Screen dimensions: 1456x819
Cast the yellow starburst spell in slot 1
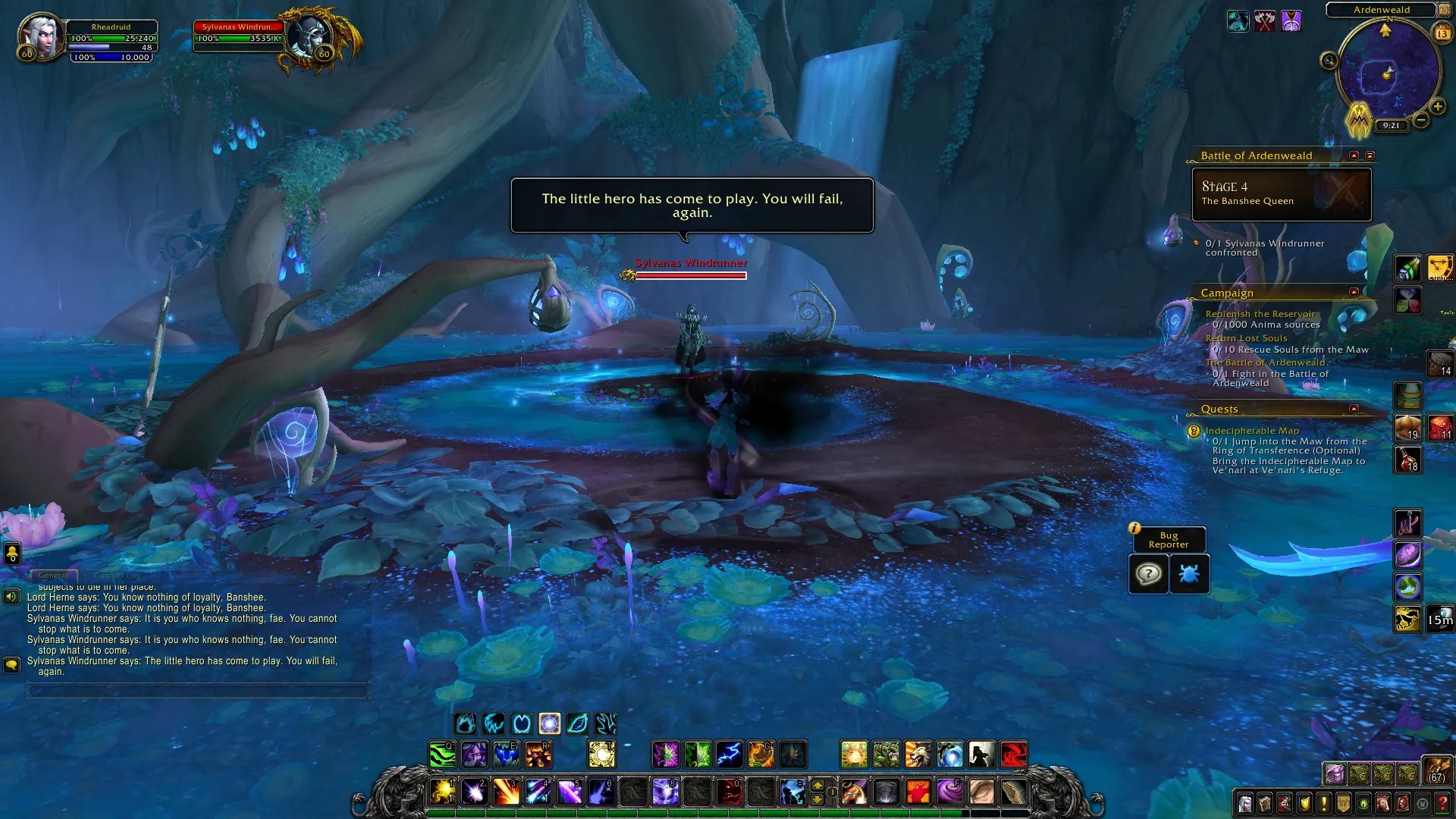click(443, 792)
